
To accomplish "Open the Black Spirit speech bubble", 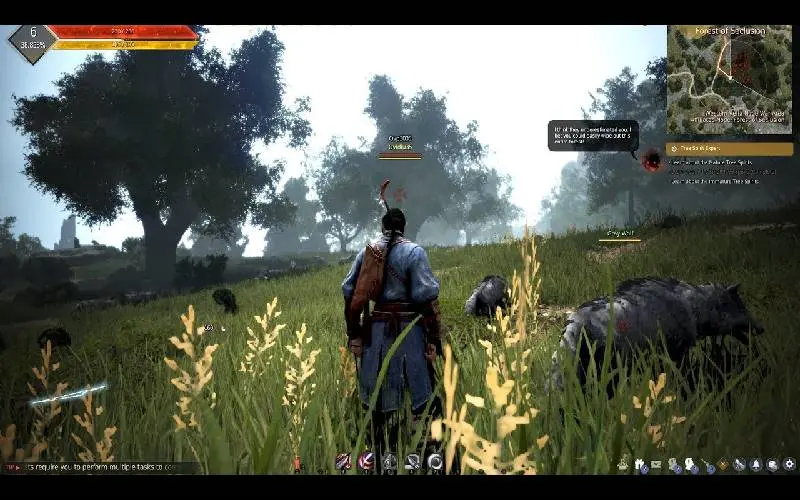I will pos(592,135).
